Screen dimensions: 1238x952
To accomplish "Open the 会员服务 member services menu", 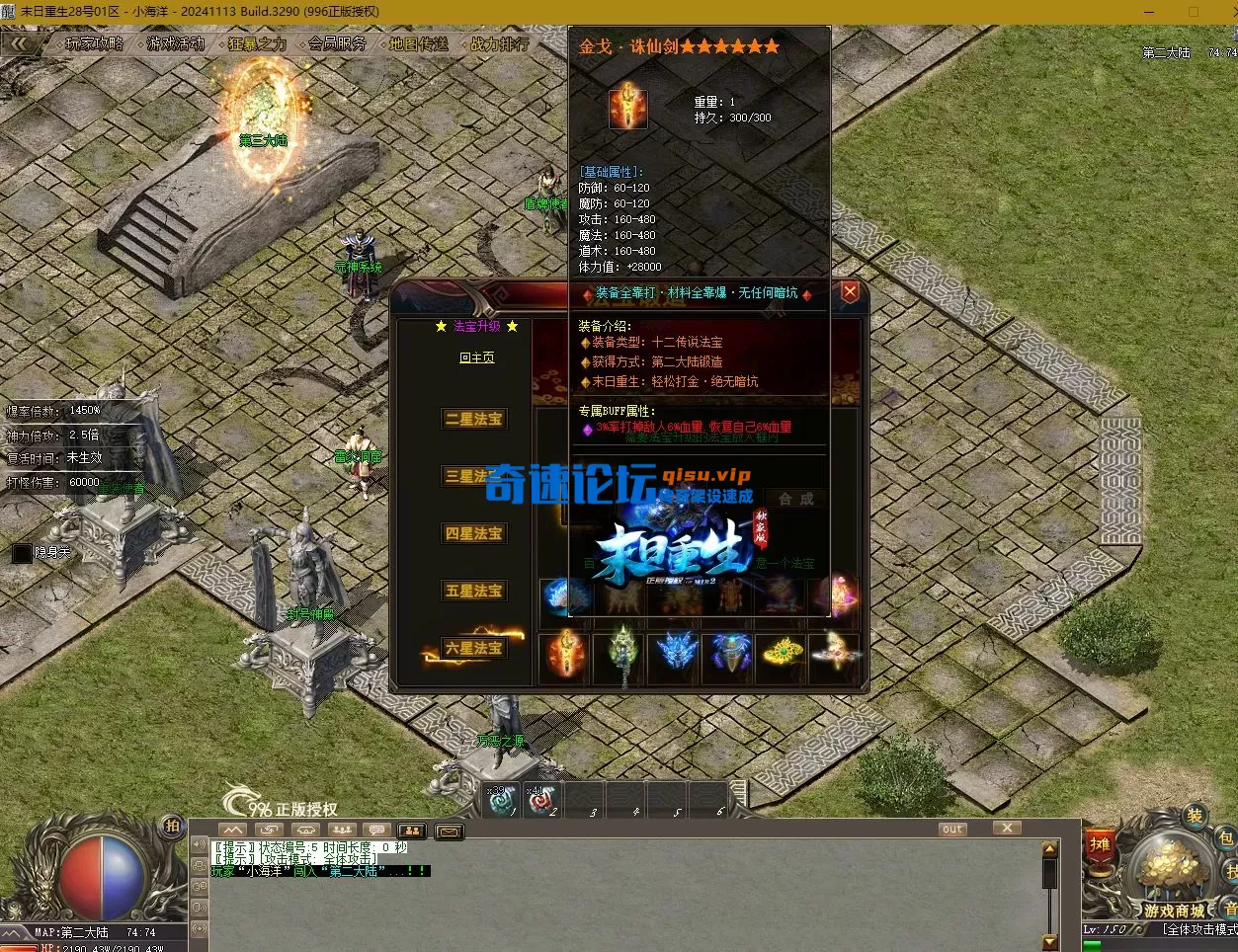I will click(x=337, y=43).
